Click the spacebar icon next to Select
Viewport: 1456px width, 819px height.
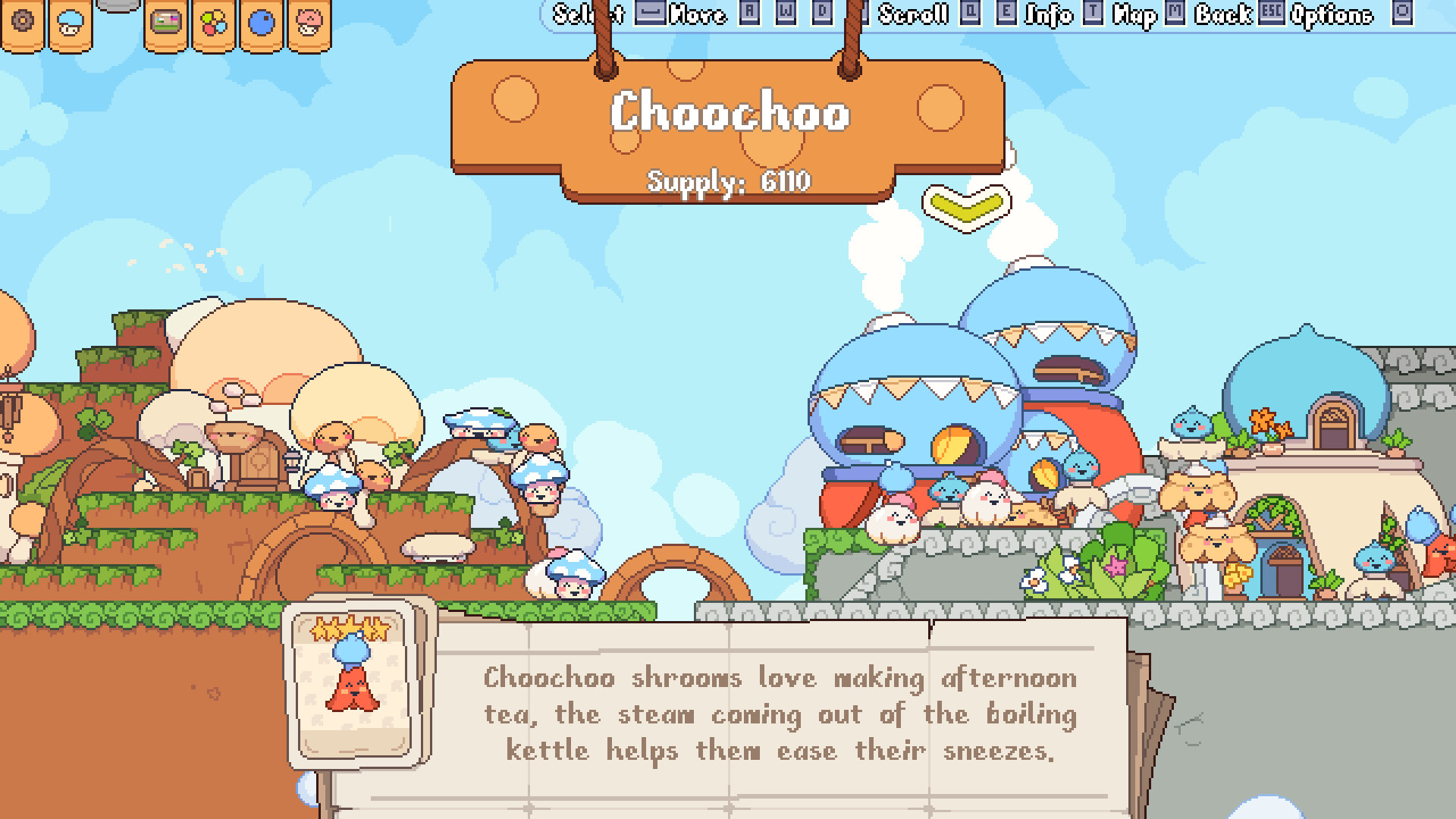(x=650, y=13)
